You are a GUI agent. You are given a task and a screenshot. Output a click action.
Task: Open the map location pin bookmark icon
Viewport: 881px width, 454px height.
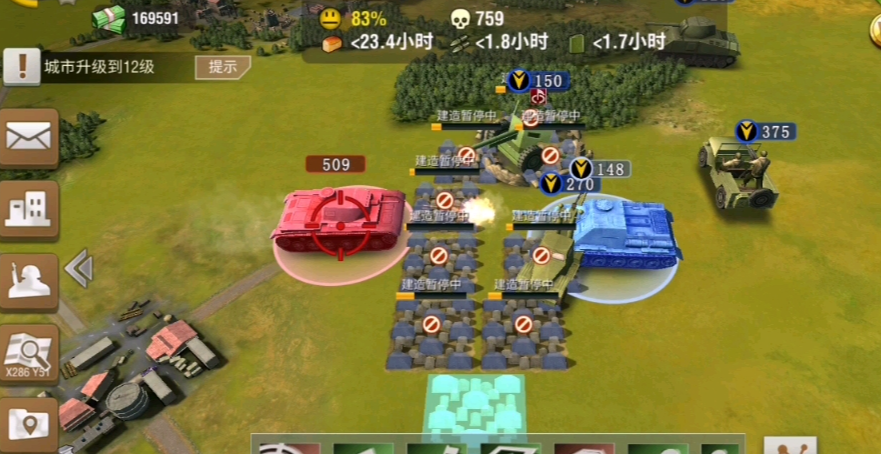pos(28,424)
